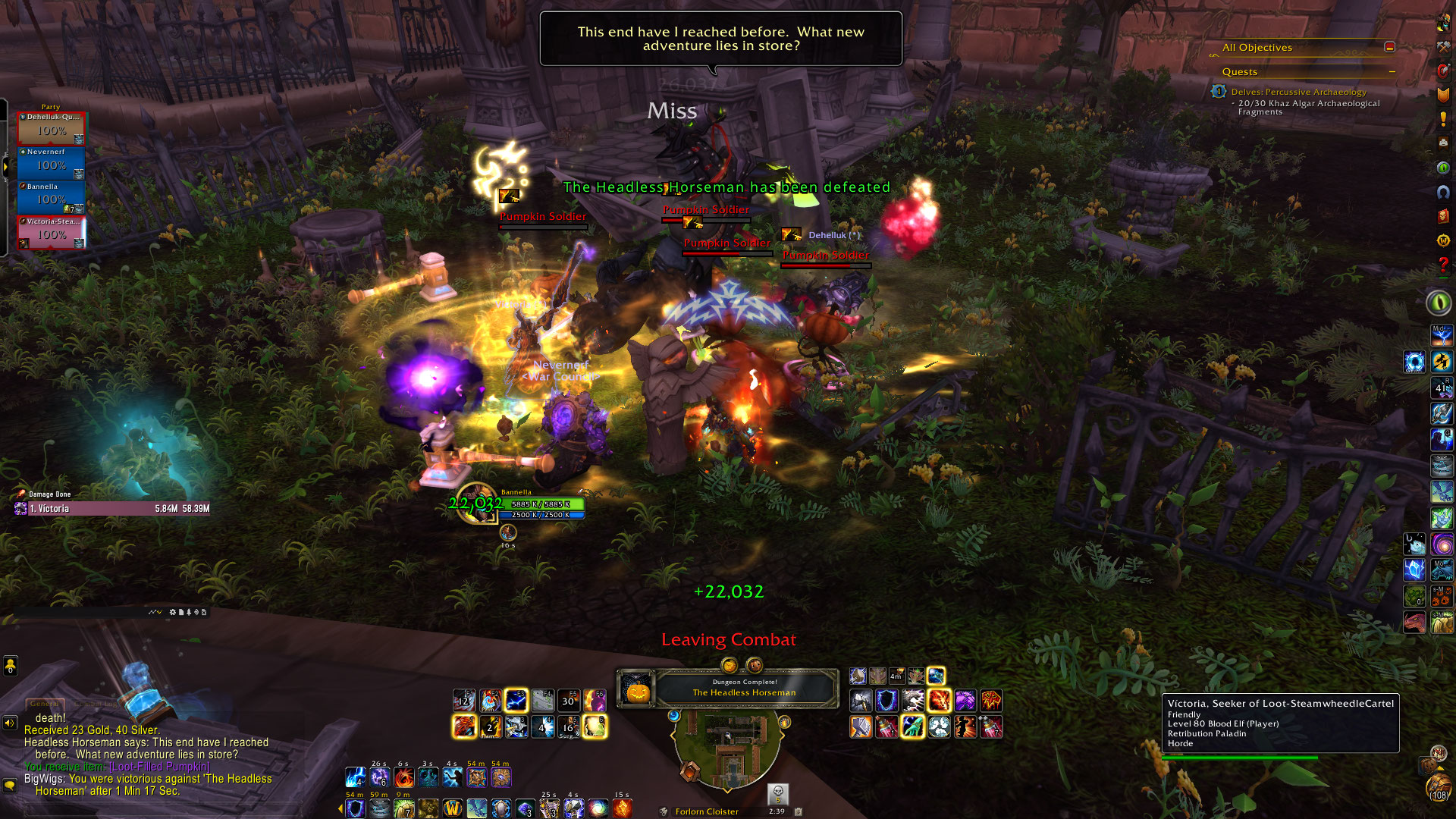Collapse the Quests section header
The width and height of the screenshot is (1456, 819).
pos(1392,72)
